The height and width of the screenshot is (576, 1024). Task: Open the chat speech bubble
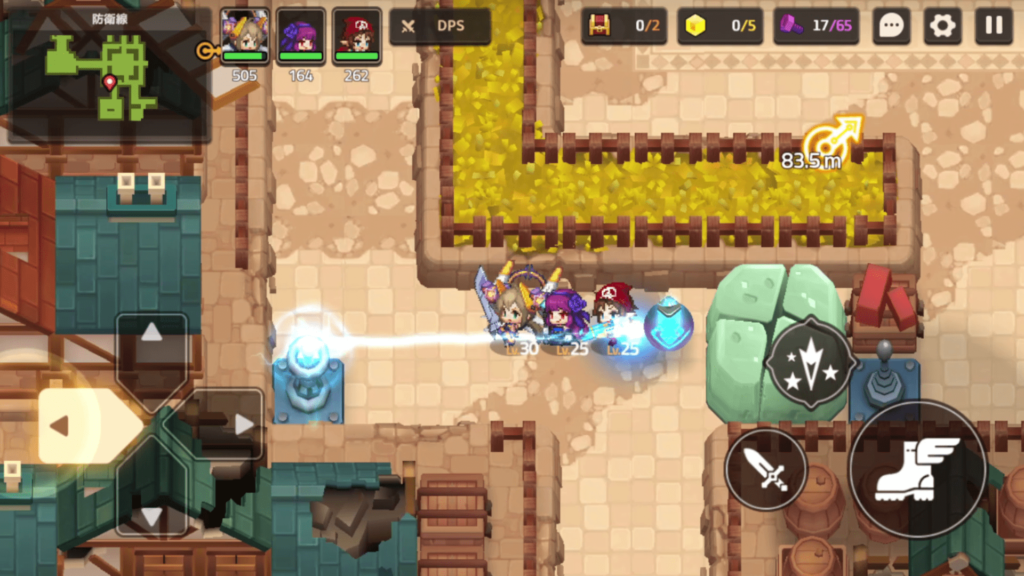[x=891, y=26]
